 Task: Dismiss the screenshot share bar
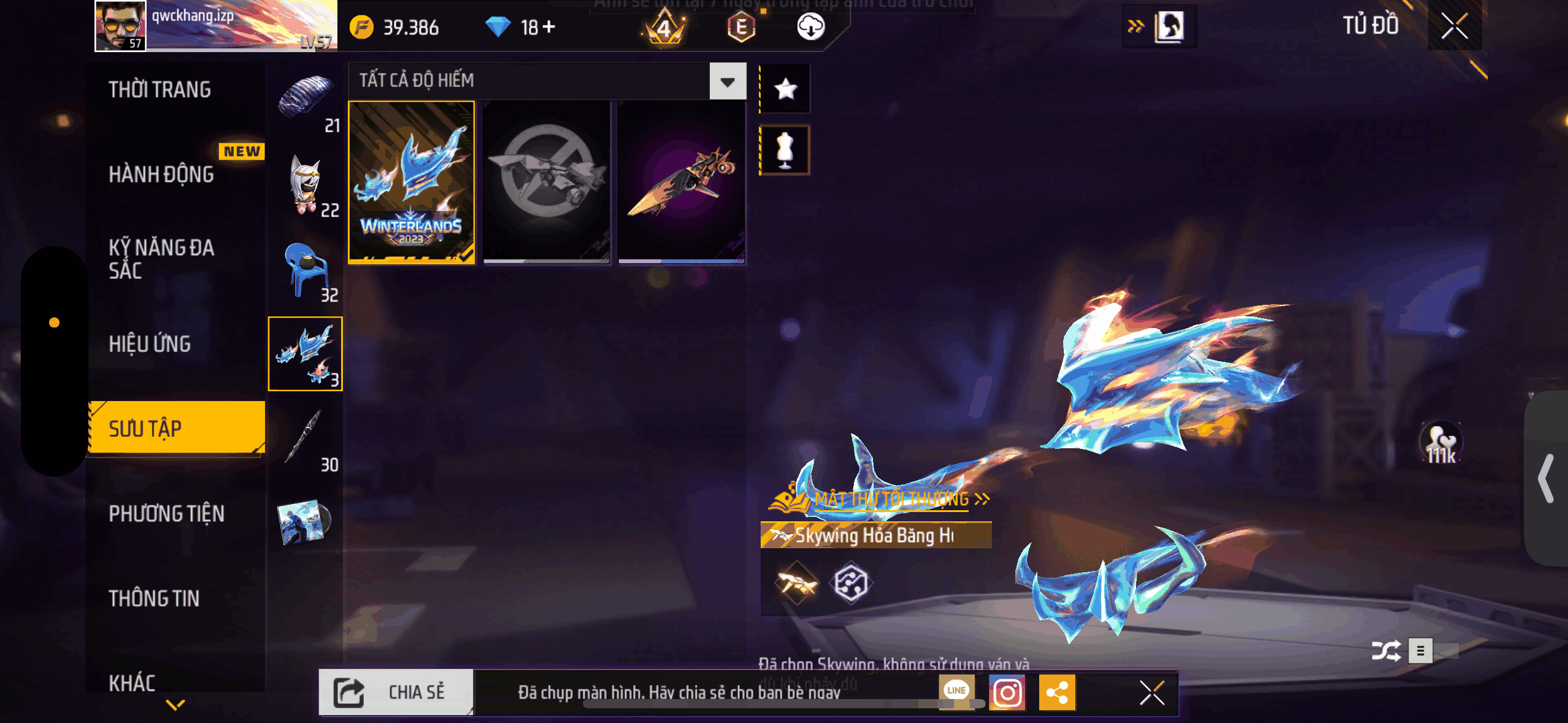1151,693
